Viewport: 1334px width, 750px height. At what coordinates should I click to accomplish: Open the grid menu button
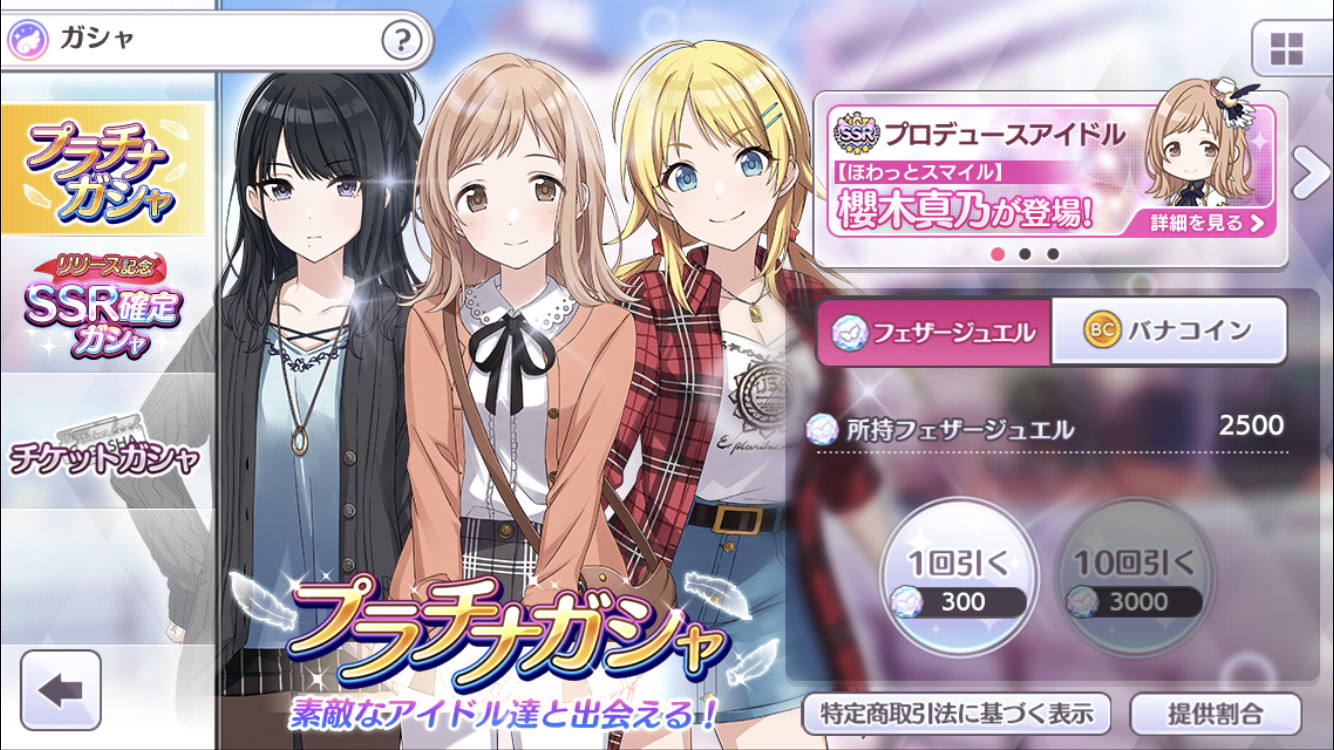1286,47
